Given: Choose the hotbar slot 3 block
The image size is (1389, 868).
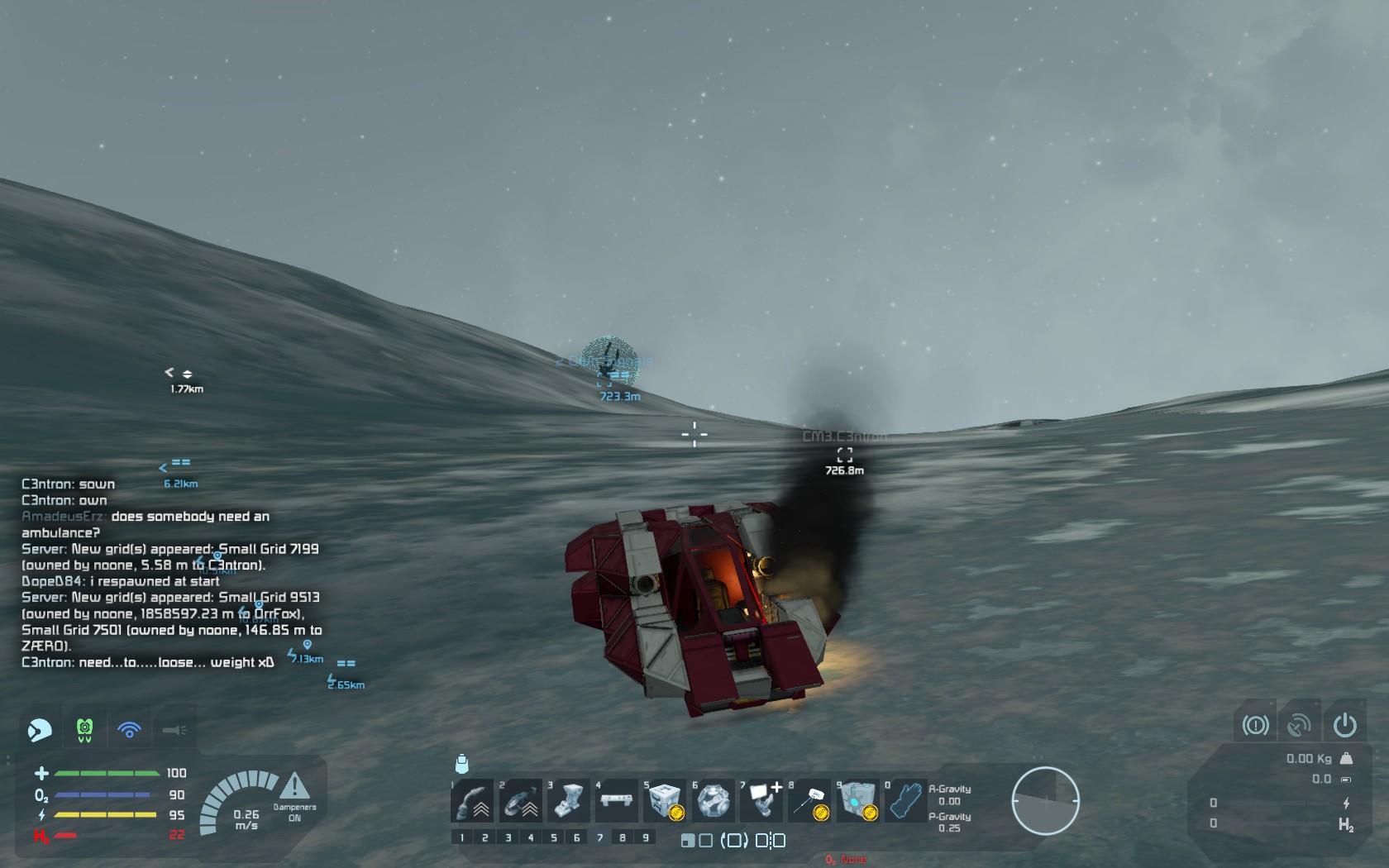Looking at the screenshot, I should pos(568,800).
